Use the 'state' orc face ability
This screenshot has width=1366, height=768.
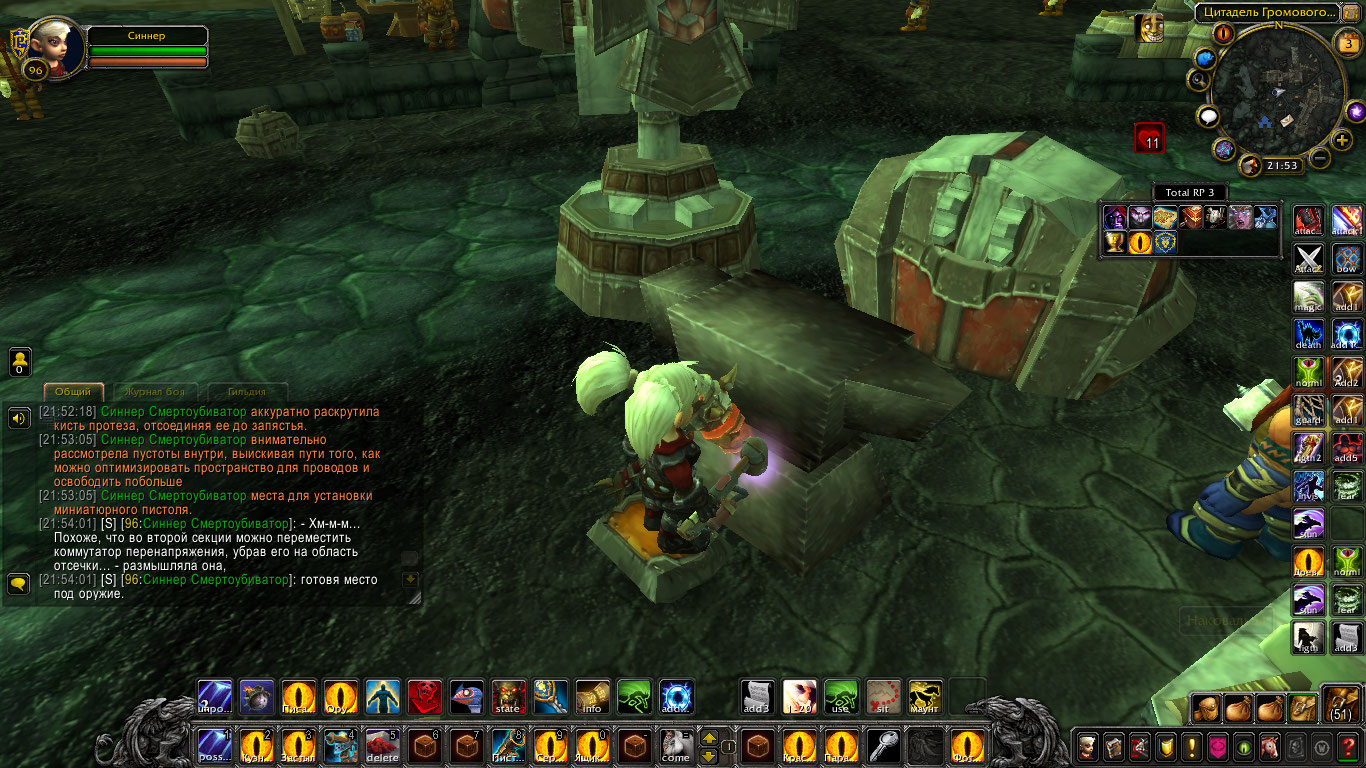(x=508, y=697)
